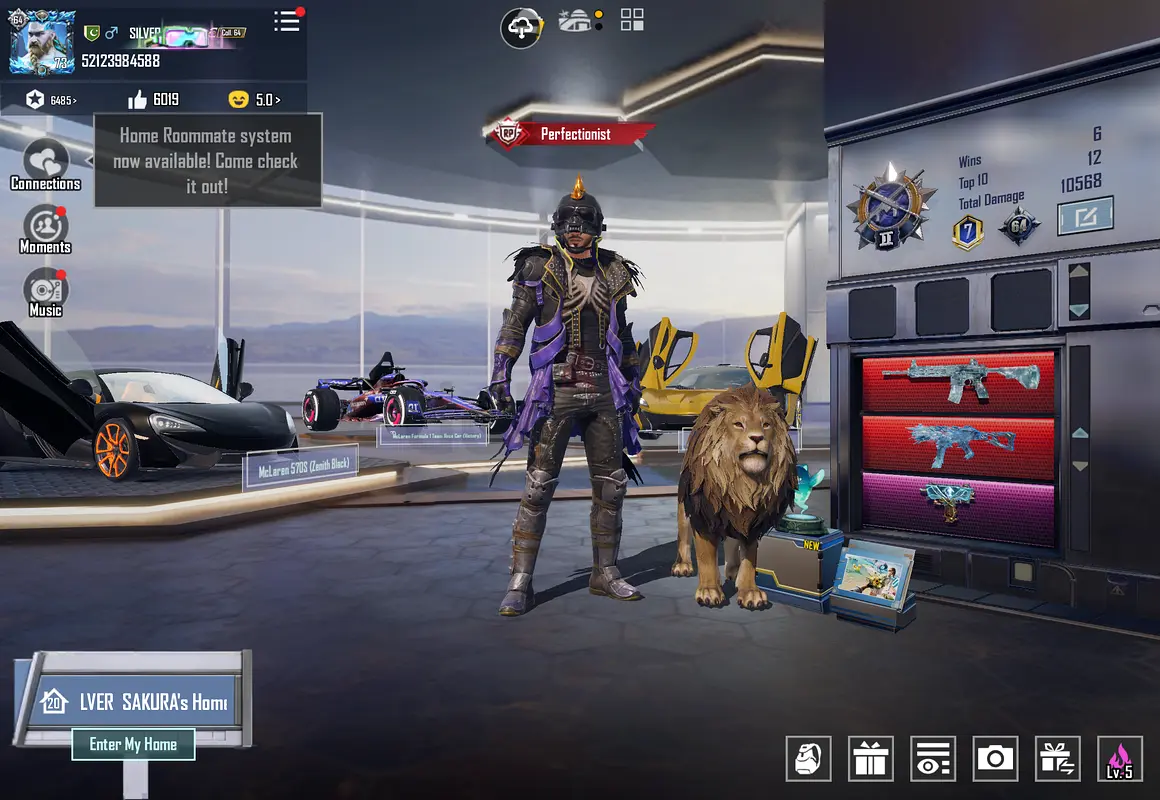Open the Lv. 5 pink flame icon
The height and width of the screenshot is (800, 1160).
click(1119, 759)
